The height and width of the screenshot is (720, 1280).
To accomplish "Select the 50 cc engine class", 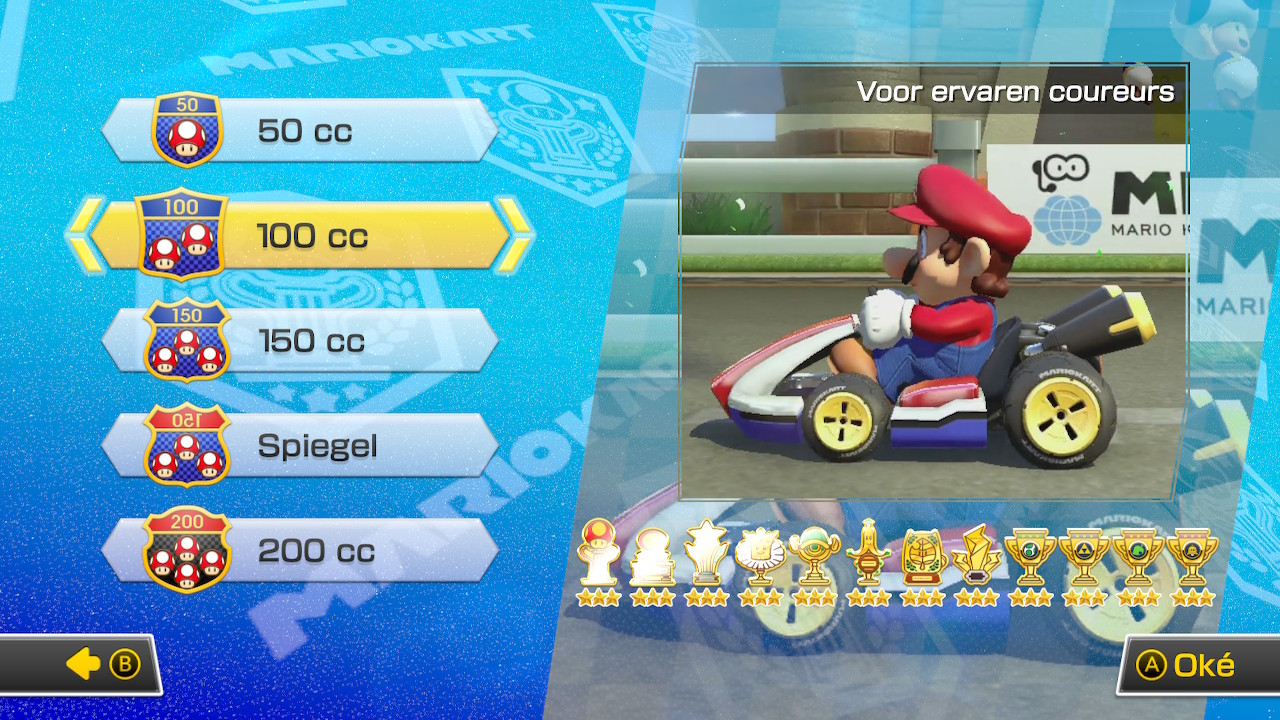I will (300, 128).
